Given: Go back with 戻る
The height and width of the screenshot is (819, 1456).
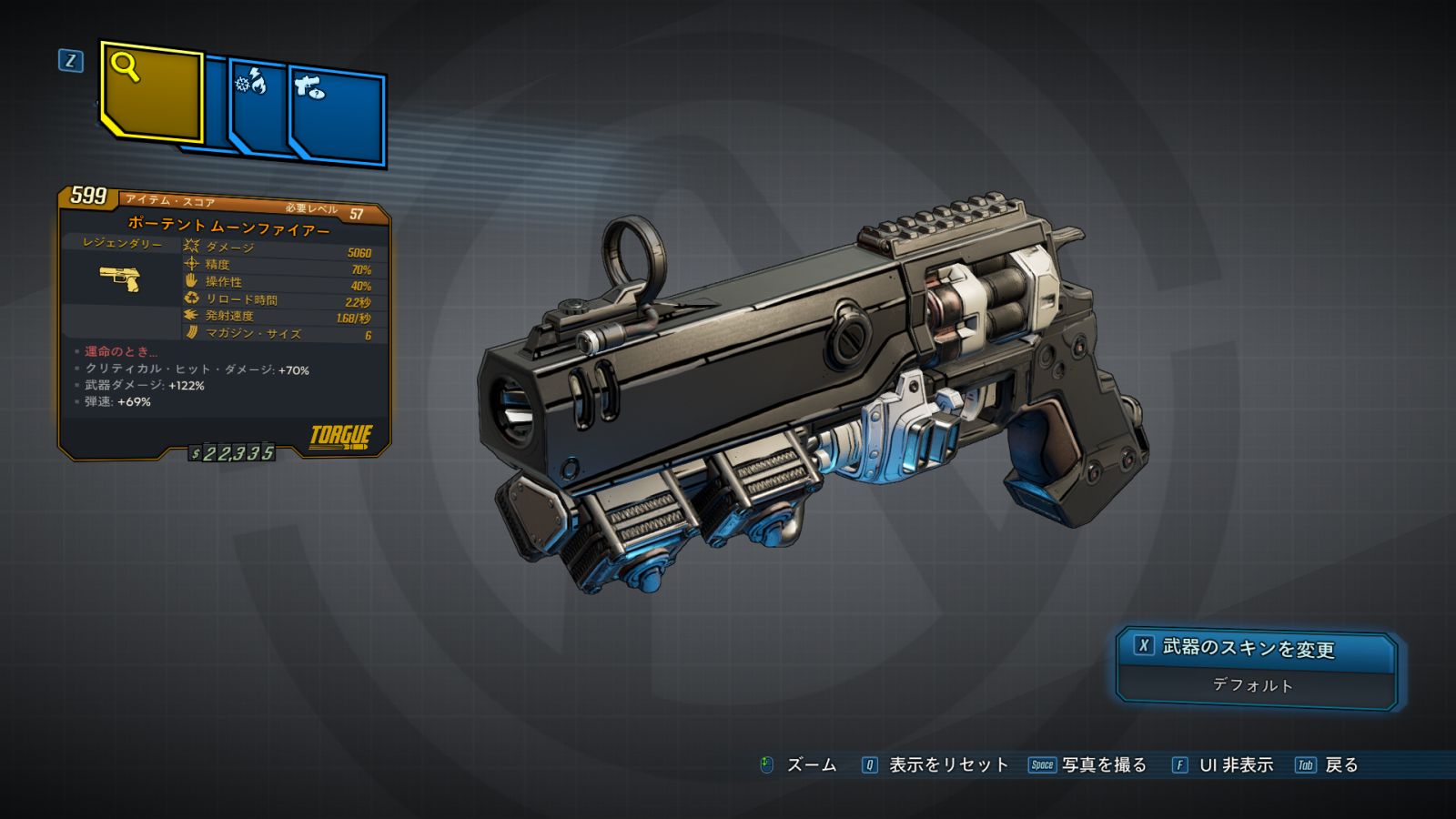Looking at the screenshot, I should (1328, 765).
